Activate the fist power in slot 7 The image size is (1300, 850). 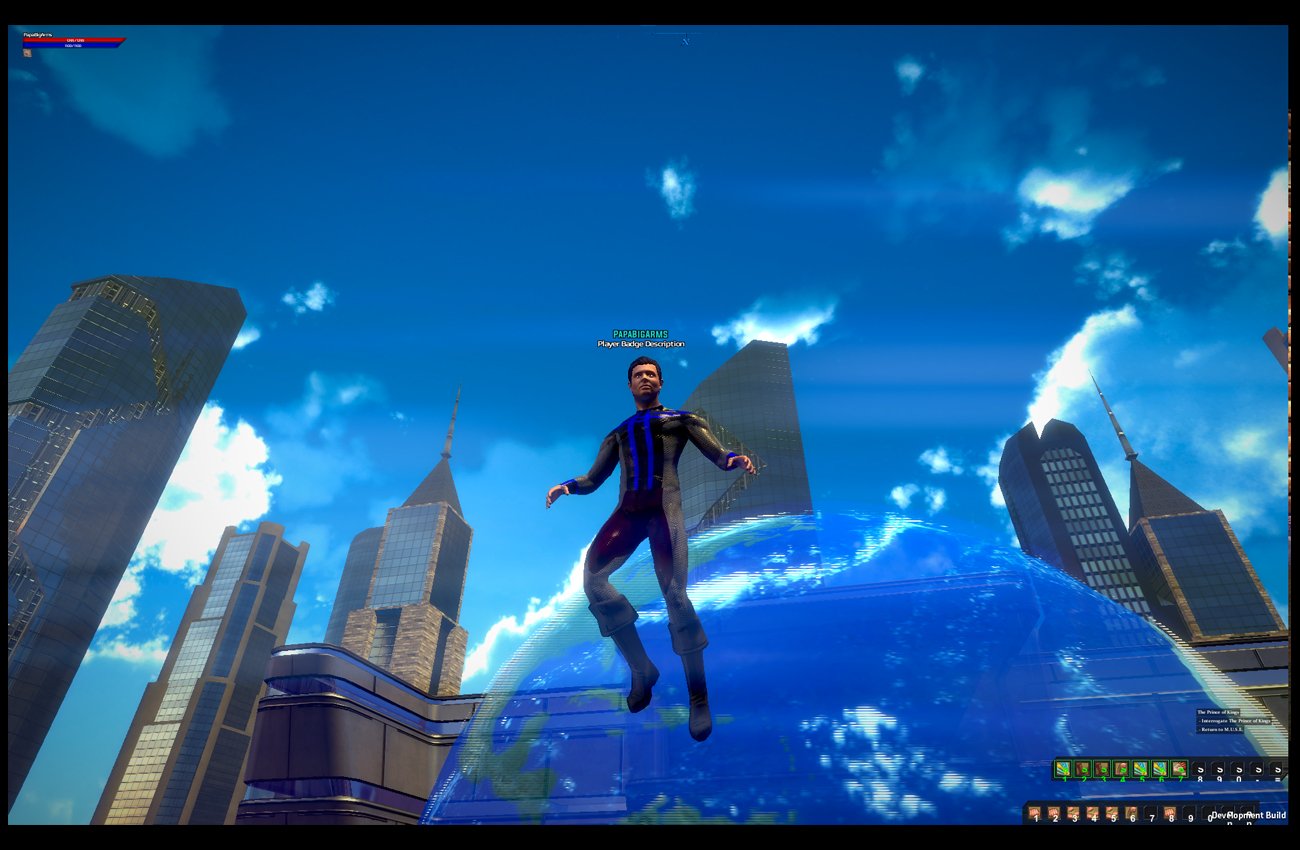coord(1180,769)
